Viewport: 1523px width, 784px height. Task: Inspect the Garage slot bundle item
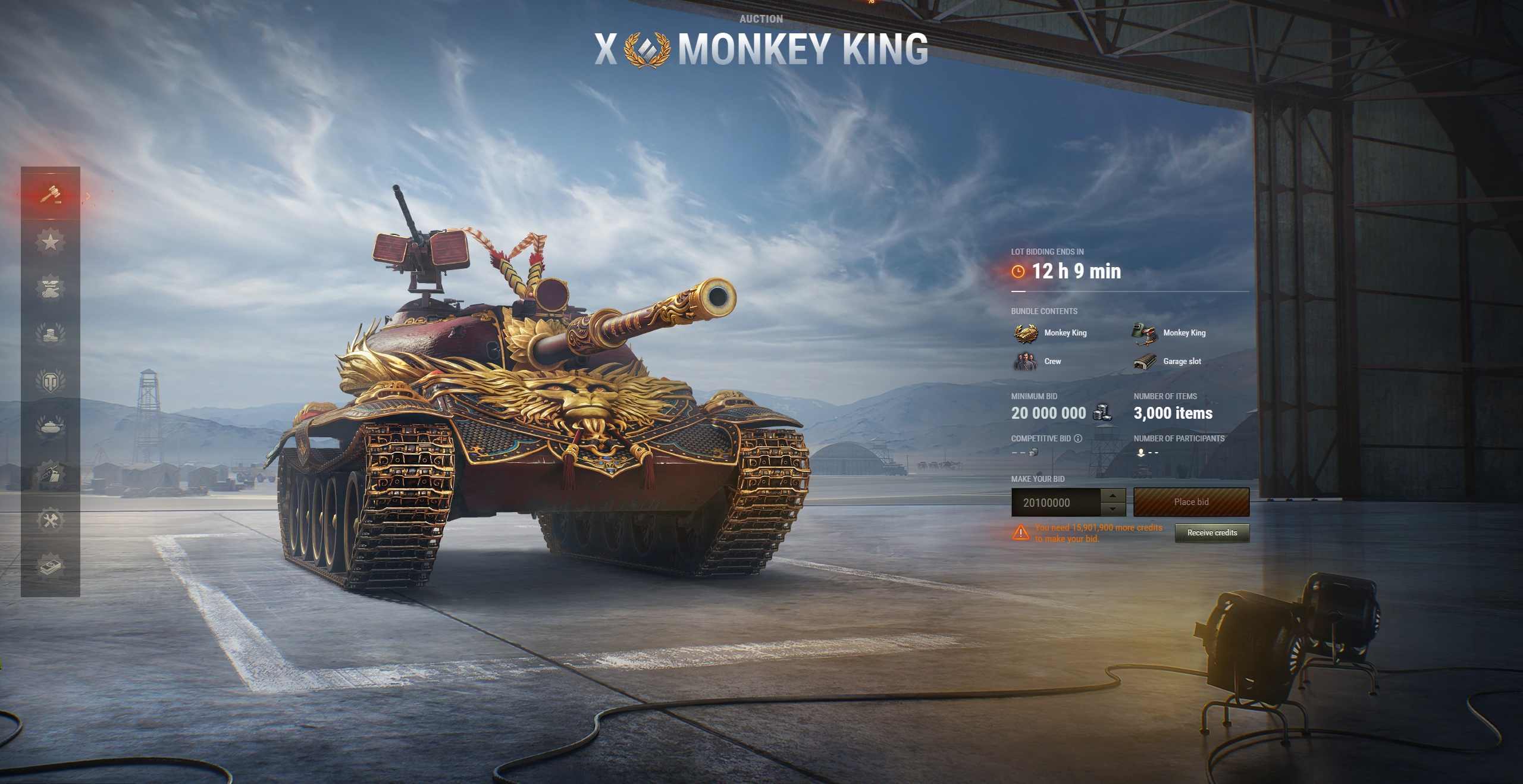1168,361
